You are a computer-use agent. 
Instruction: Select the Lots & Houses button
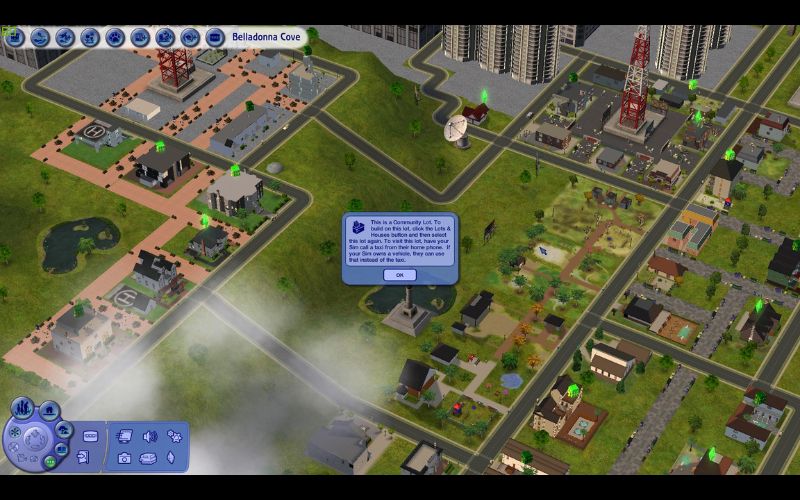pos(47,409)
